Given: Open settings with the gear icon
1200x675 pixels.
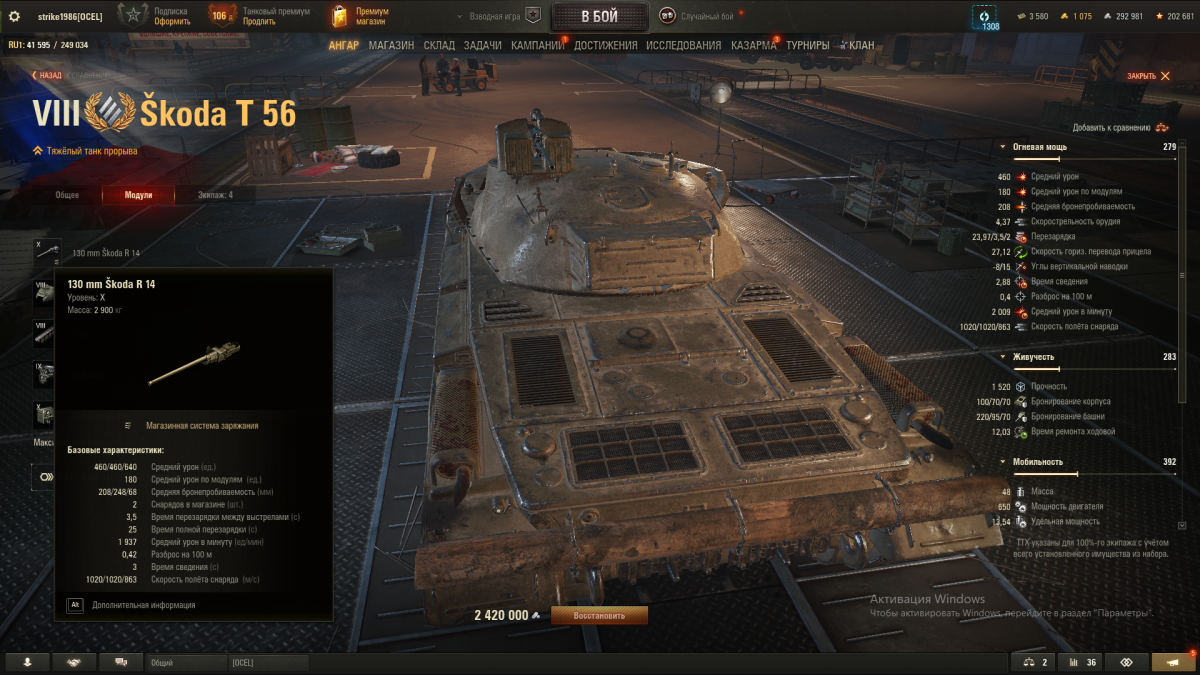Looking at the screenshot, I should (x=14, y=16).
